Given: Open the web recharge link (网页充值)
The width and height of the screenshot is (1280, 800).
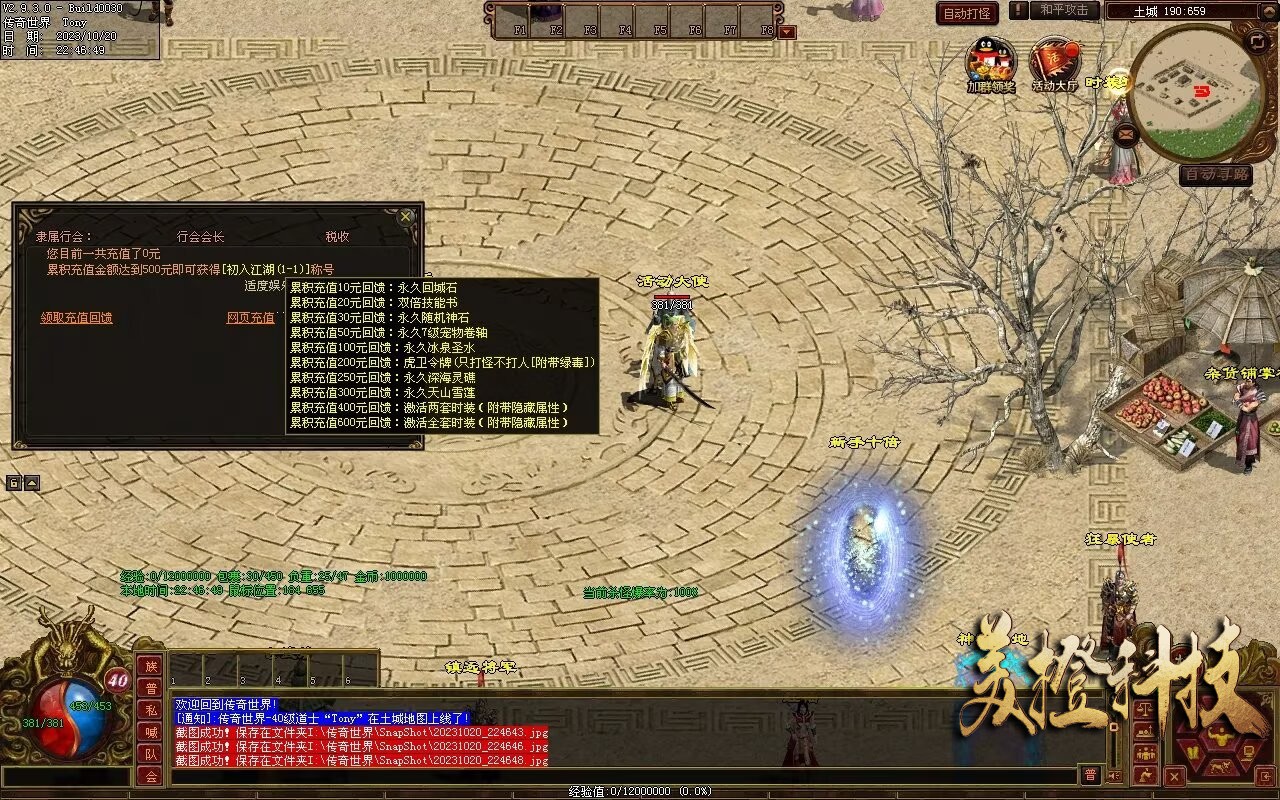Looking at the screenshot, I should (250, 318).
